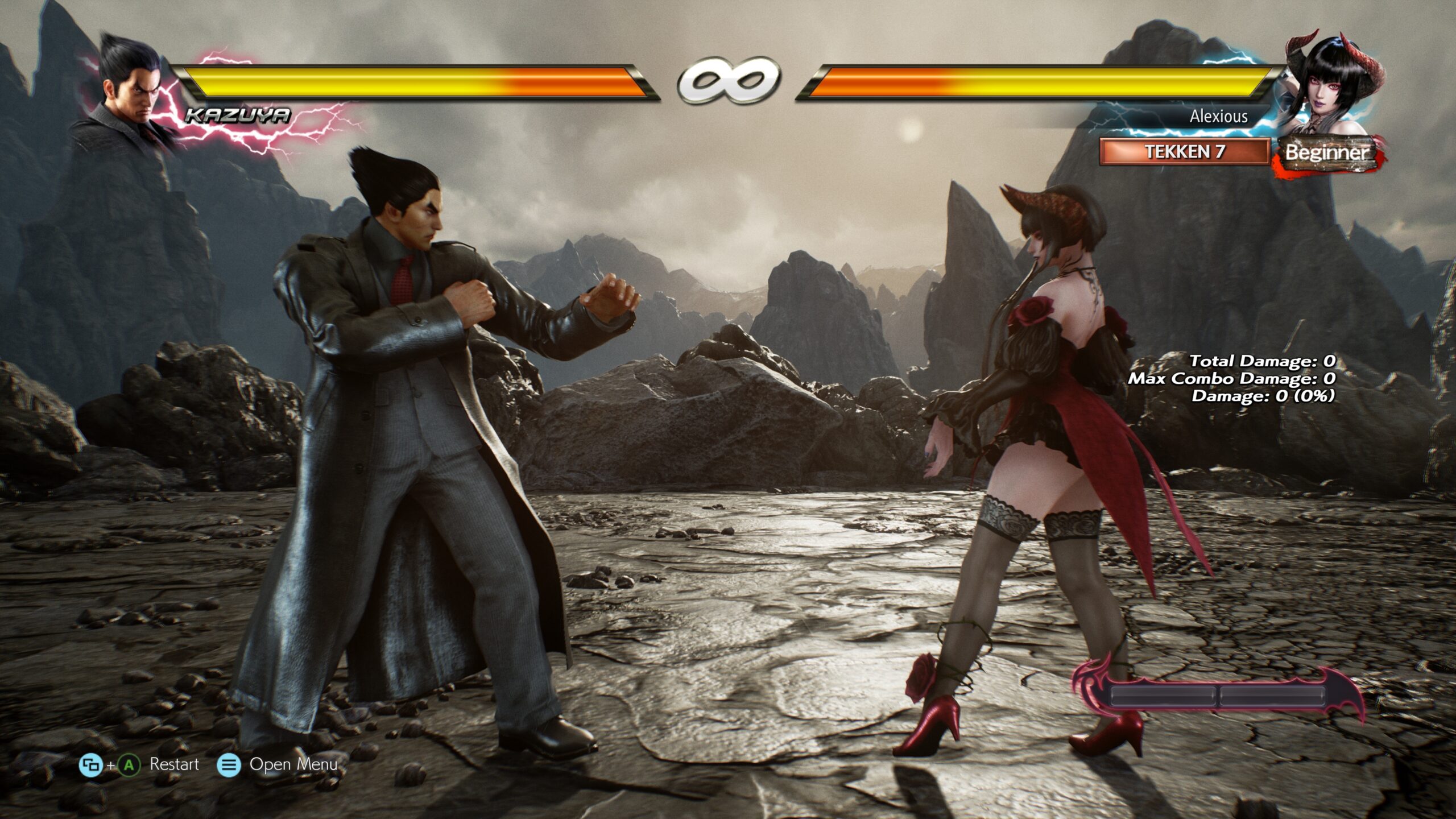Select the horned opponent portrait
The height and width of the screenshot is (819, 1456).
(x=1331, y=85)
